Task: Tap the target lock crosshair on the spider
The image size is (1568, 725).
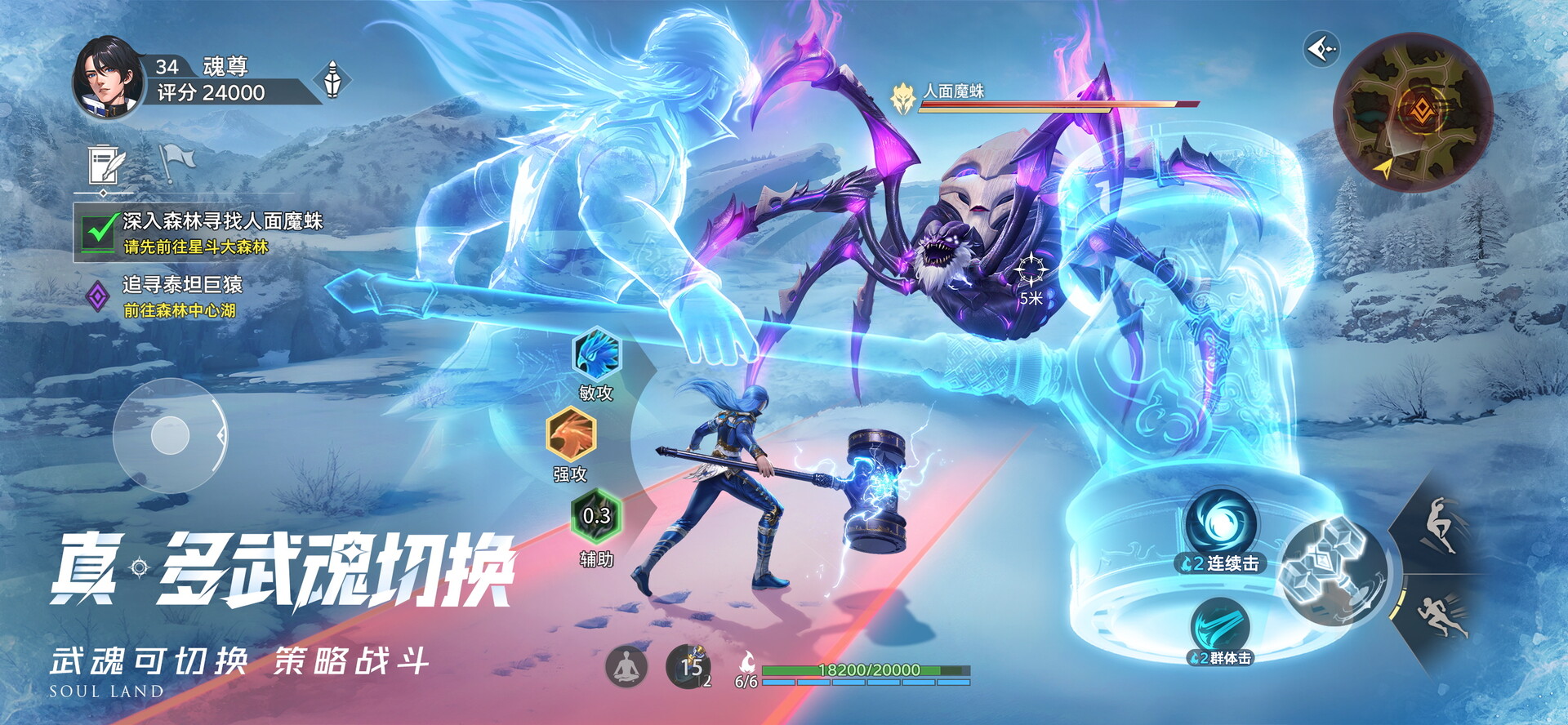Action: 1031,269
